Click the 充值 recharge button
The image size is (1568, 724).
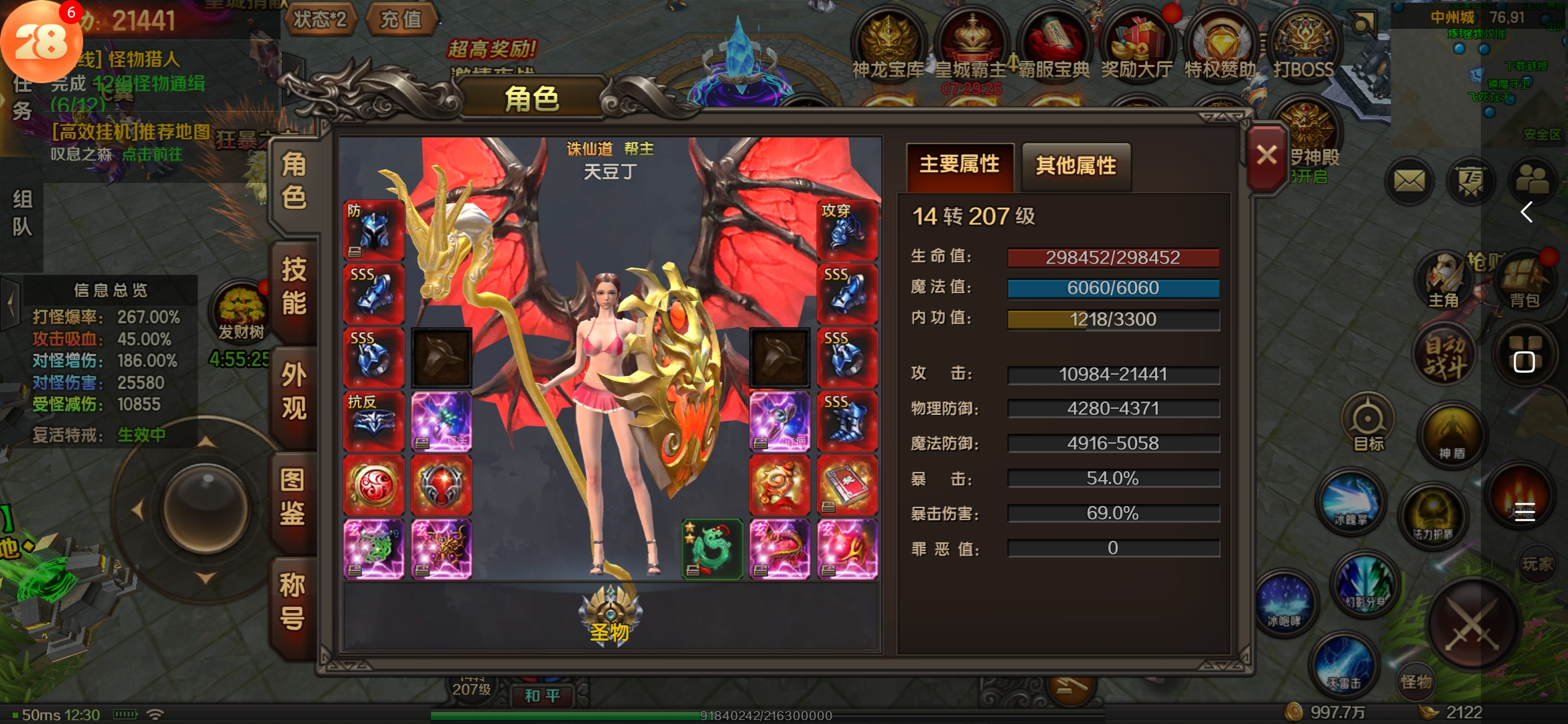click(x=401, y=19)
